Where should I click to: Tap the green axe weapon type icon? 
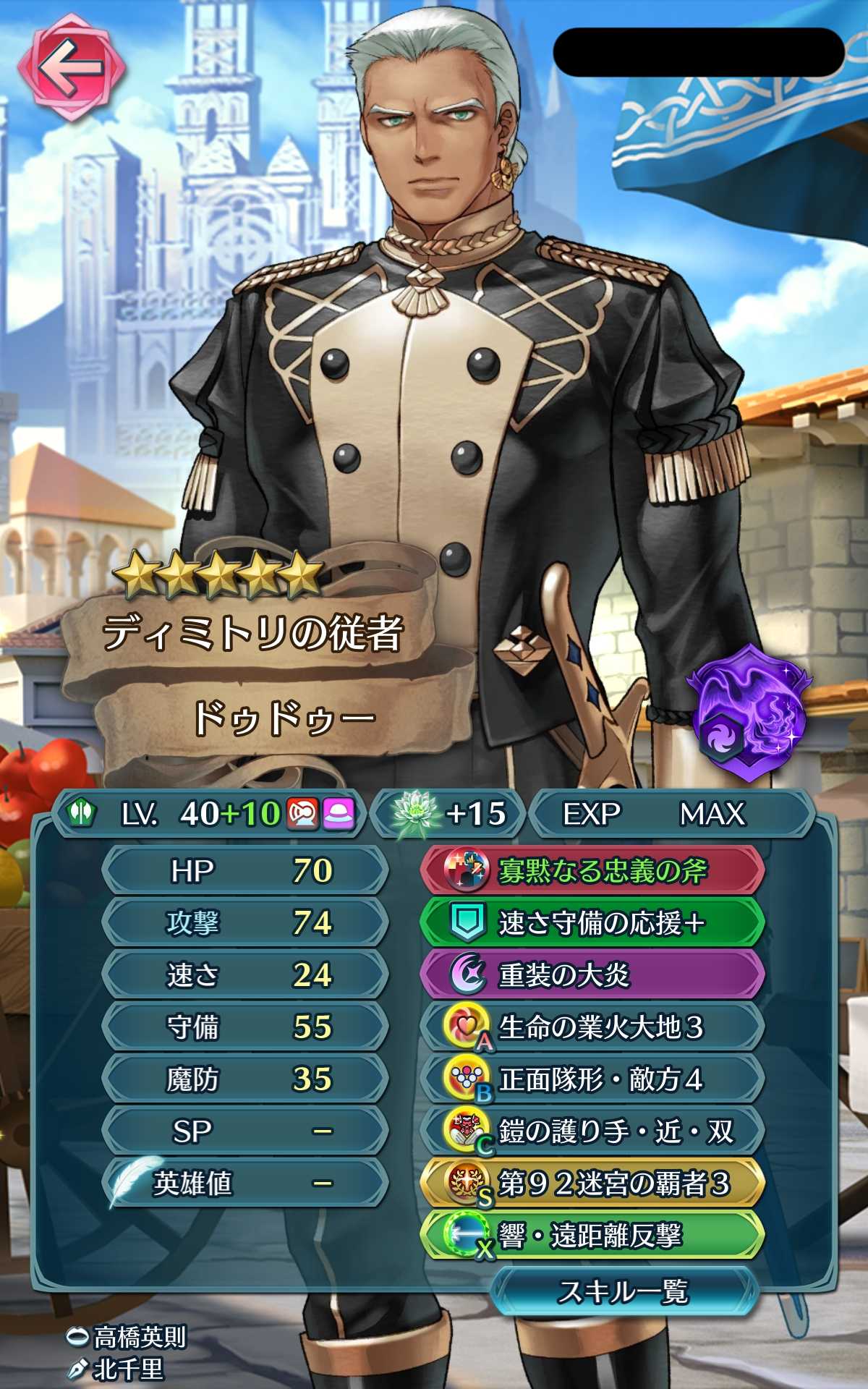click(x=82, y=813)
